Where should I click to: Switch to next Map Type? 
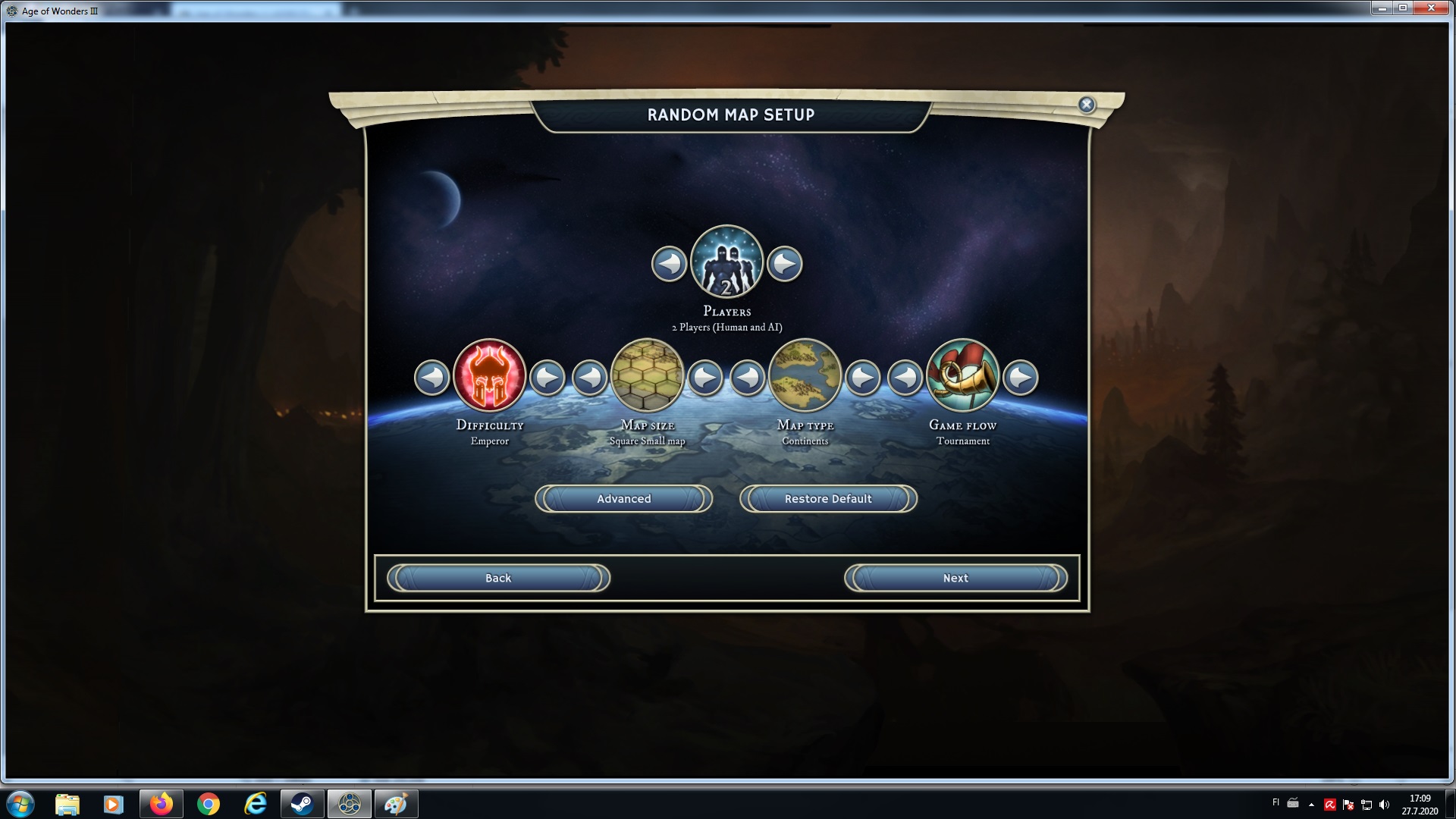(x=863, y=377)
